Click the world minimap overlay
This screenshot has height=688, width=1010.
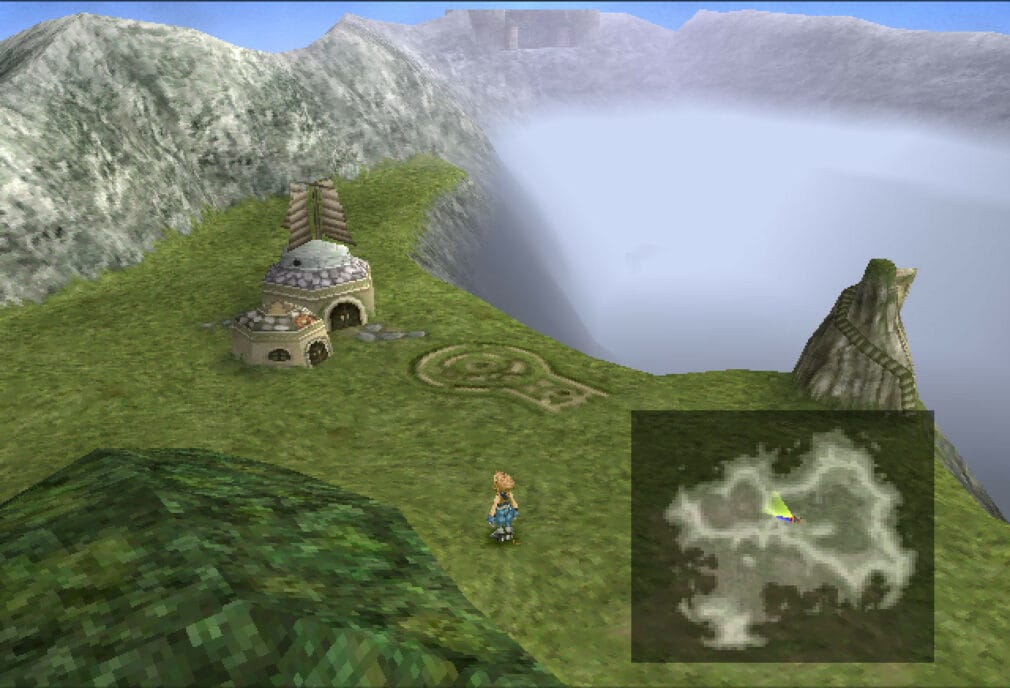coord(782,536)
